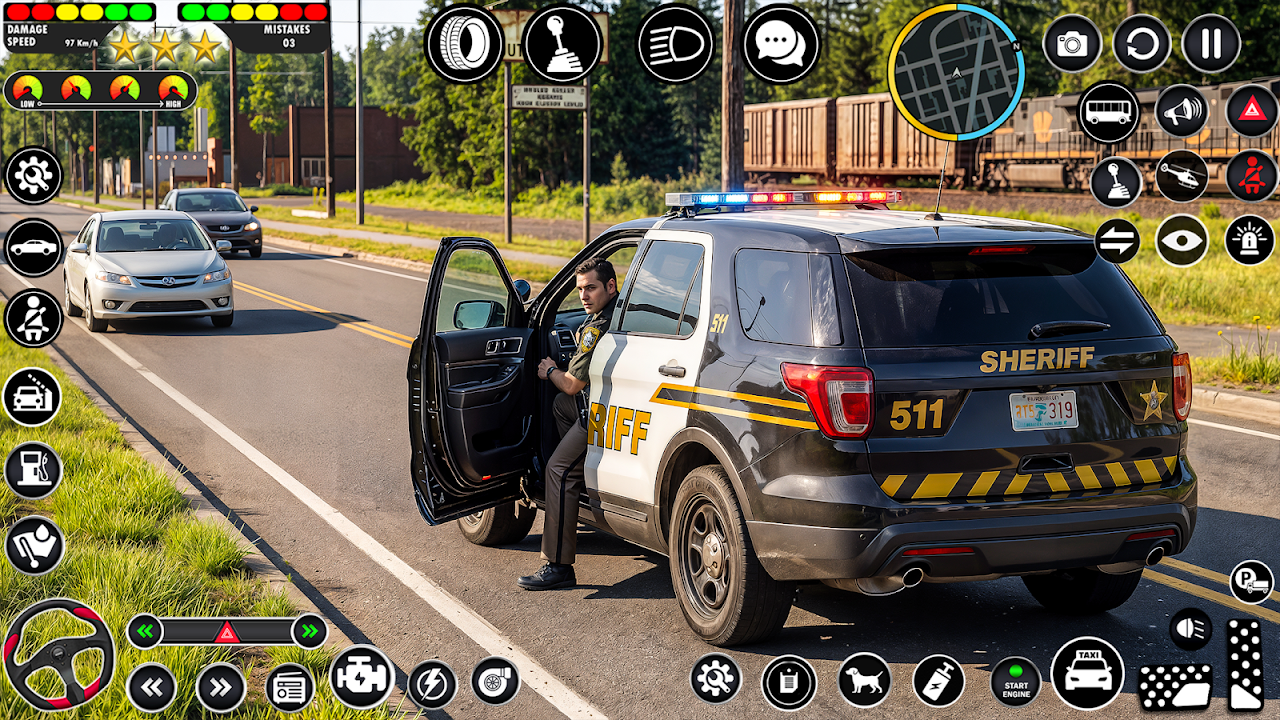Open the chat speech bubbles
Image resolution: width=1280 pixels, height=720 pixels.
tap(781, 44)
